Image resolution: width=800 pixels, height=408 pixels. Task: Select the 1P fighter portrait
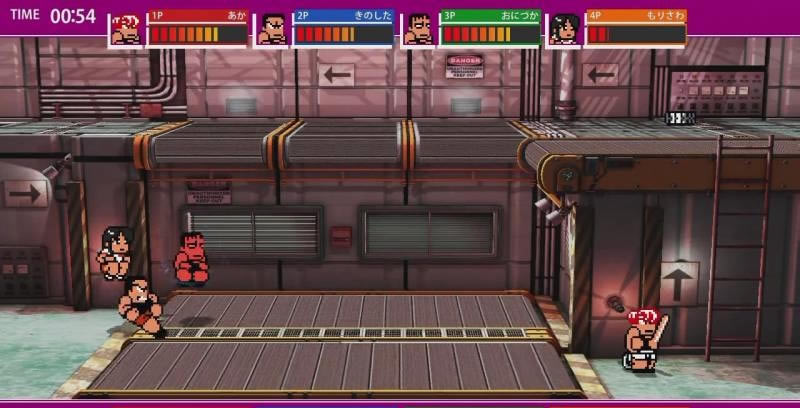click(x=126, y=30)
